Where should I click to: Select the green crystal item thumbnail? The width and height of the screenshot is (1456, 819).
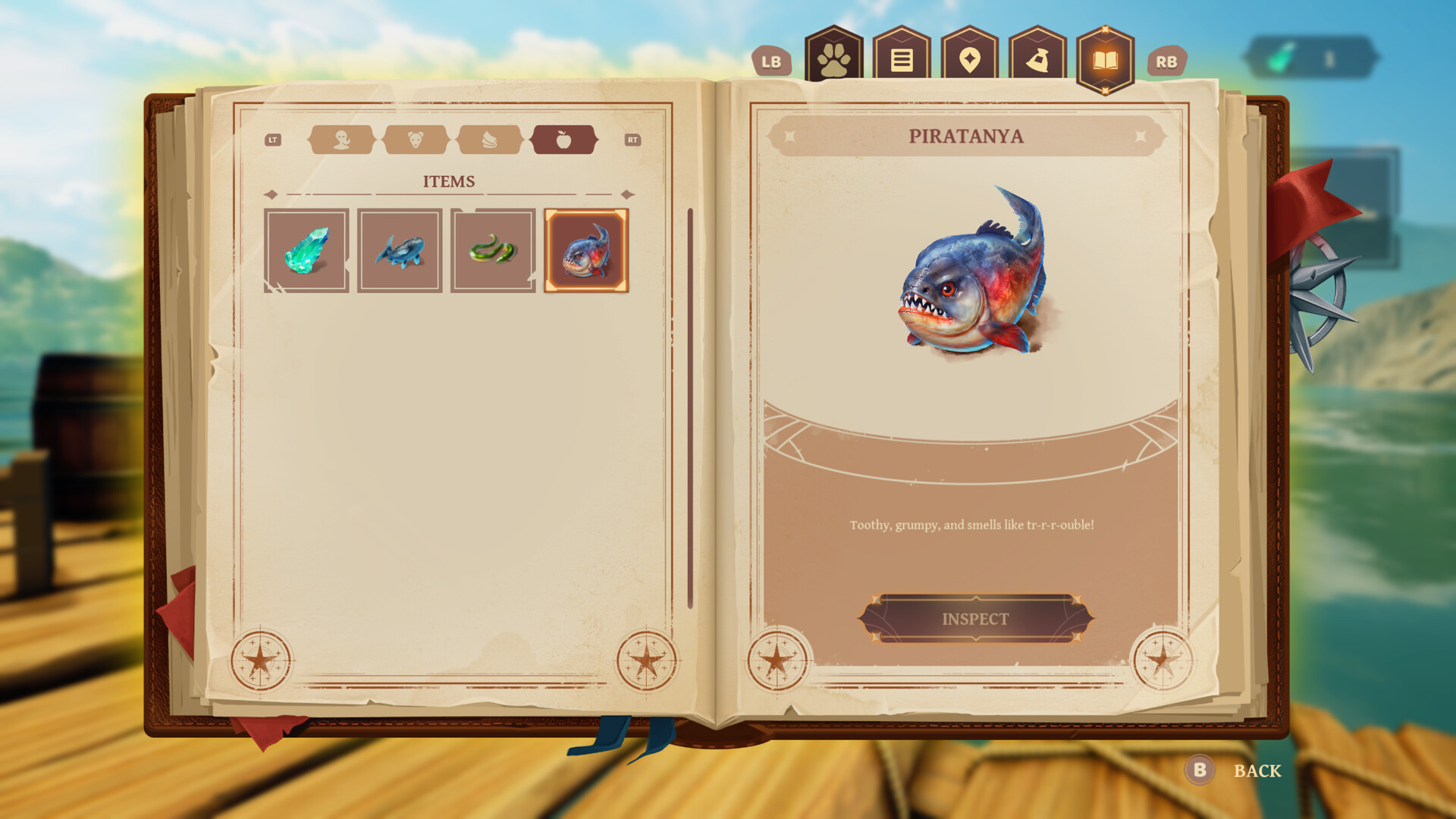pyautogui.click(x=307, y=249)
